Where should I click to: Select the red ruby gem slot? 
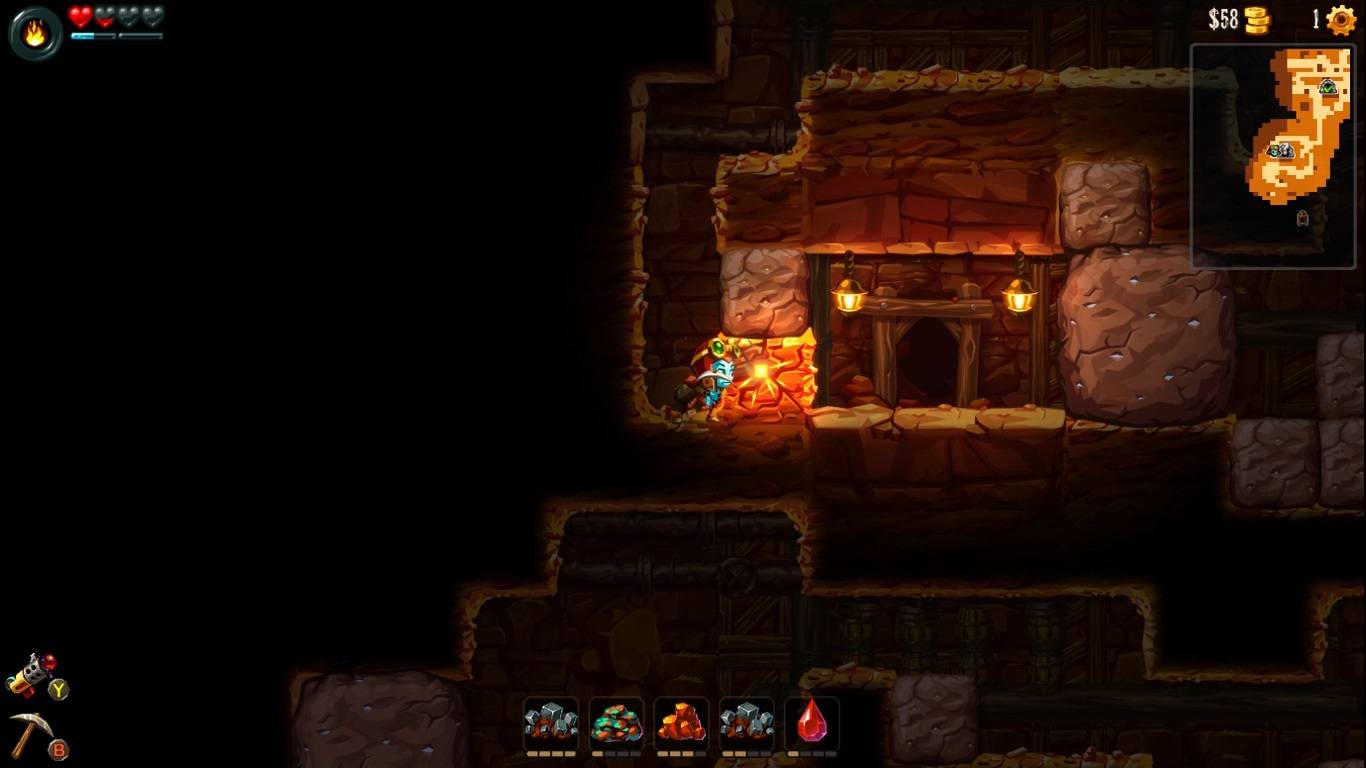coord(811,722)
